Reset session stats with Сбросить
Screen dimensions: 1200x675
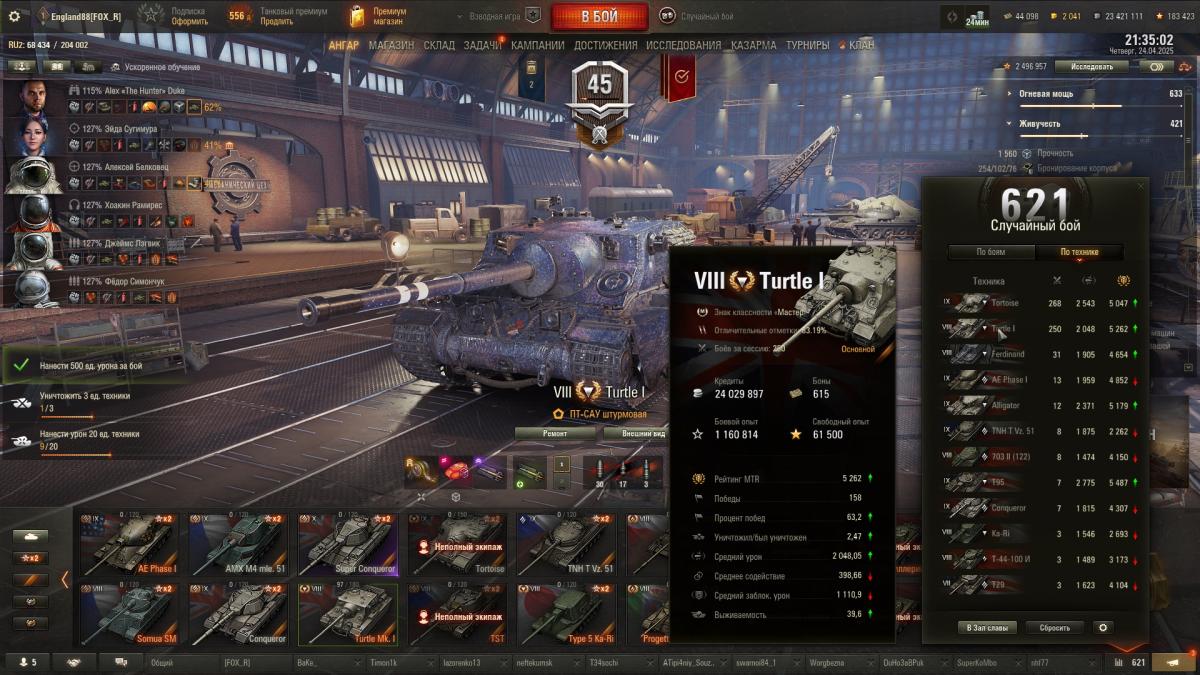click(x=1054, y=627)
